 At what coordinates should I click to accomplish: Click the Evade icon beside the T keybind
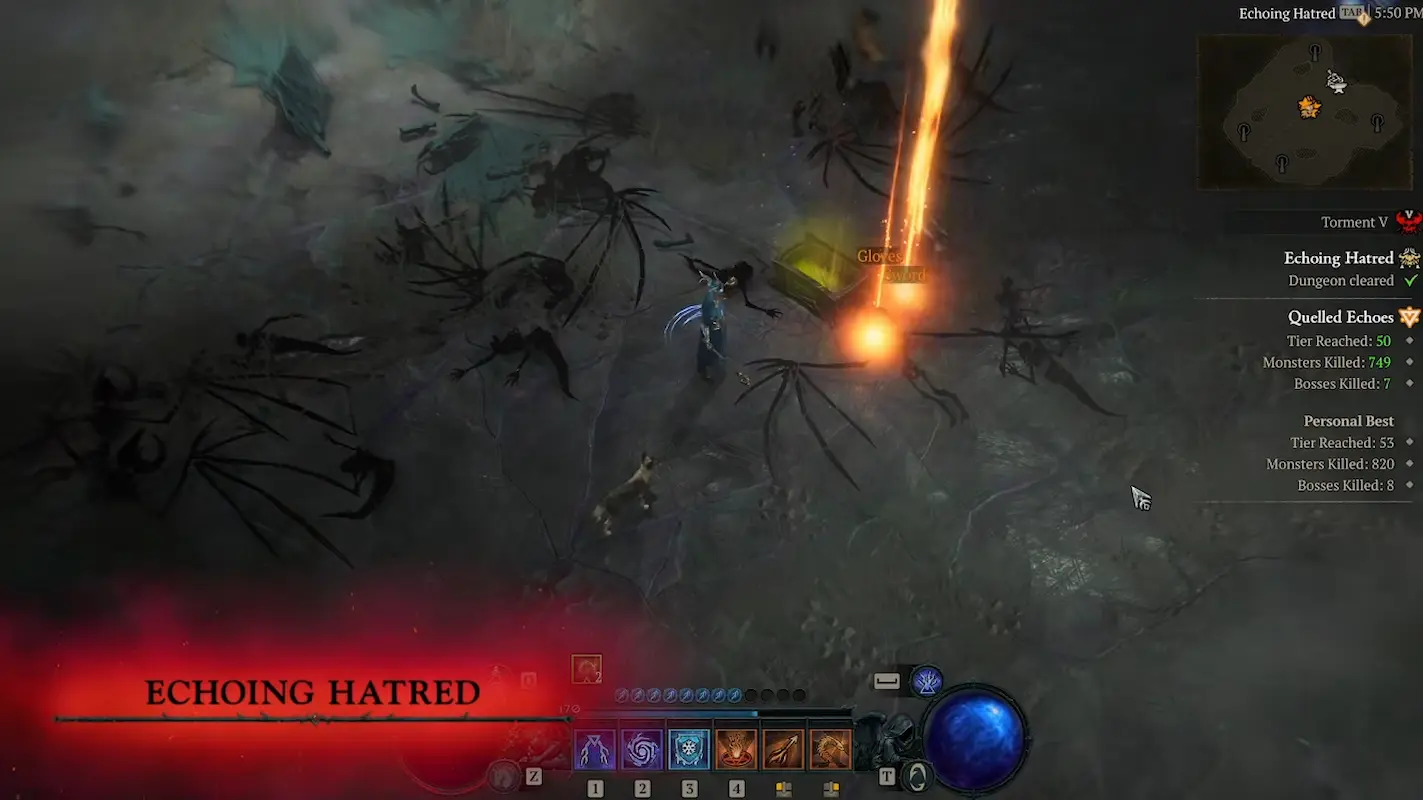pyautogui.click(x=918, y=777)
